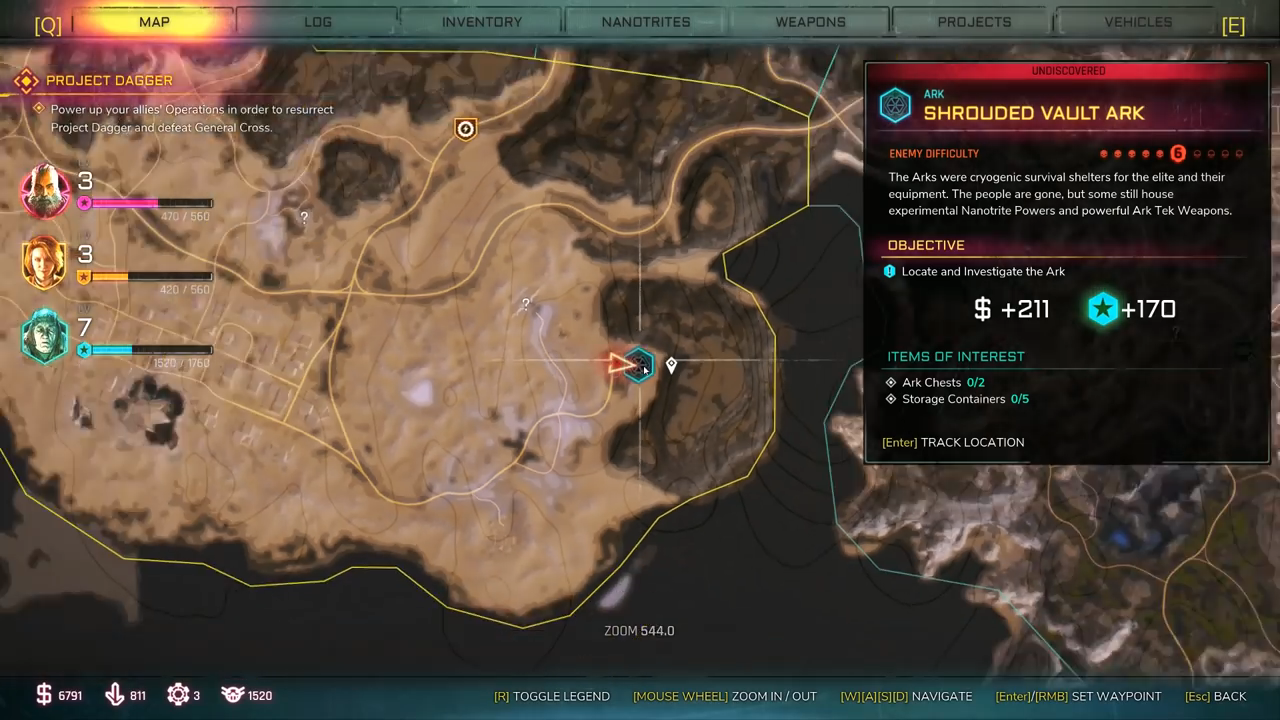
Task: Select the Projects tab
Action: [x=974, y=22]
